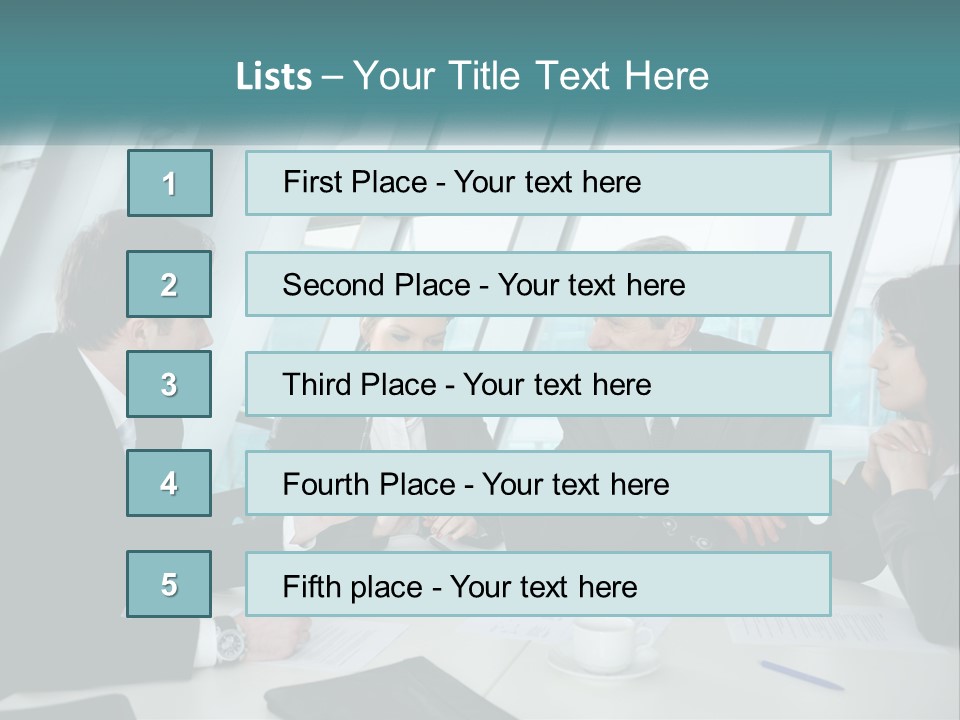Click the First Place text bar

538,183
